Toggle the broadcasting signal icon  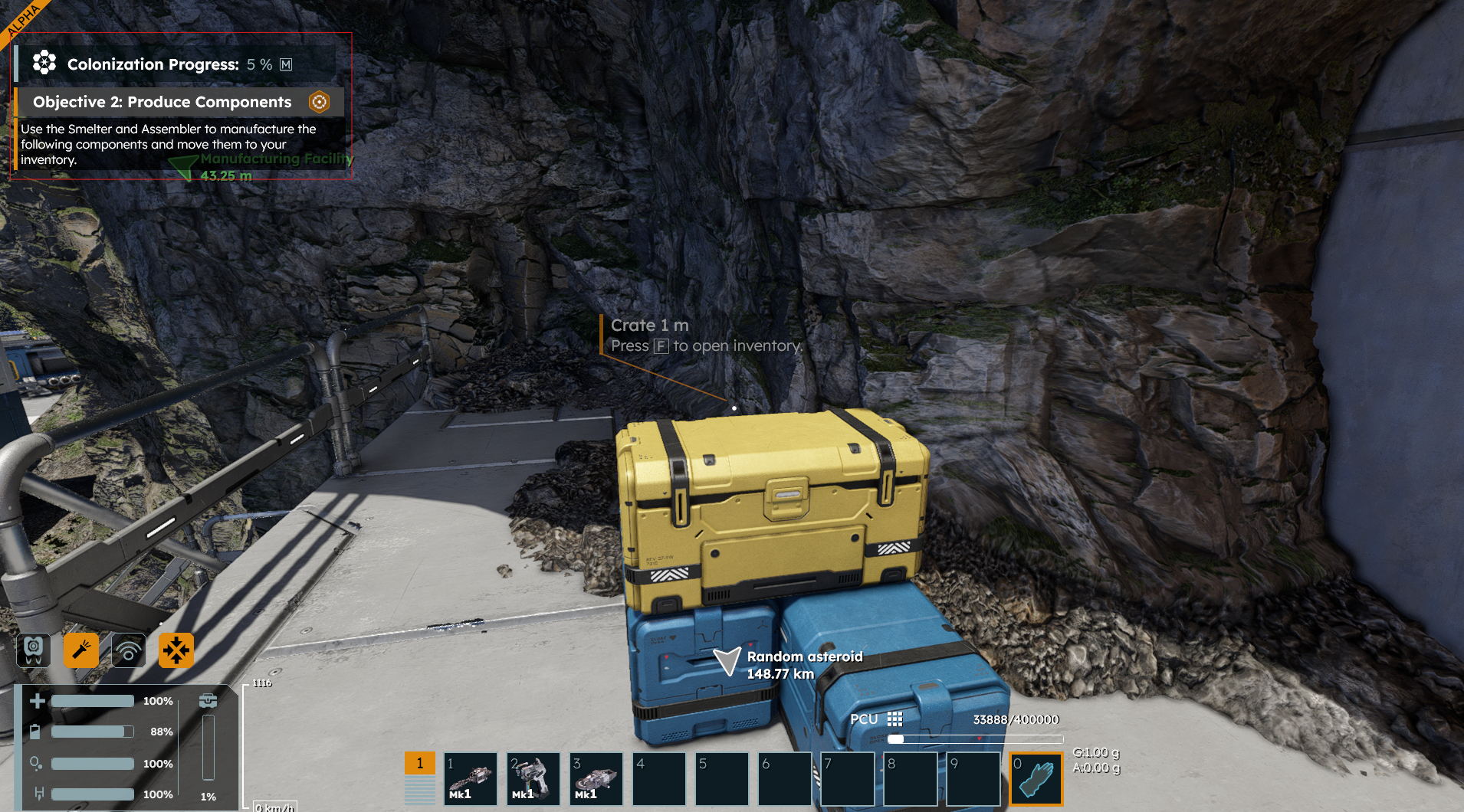(129, 650)
